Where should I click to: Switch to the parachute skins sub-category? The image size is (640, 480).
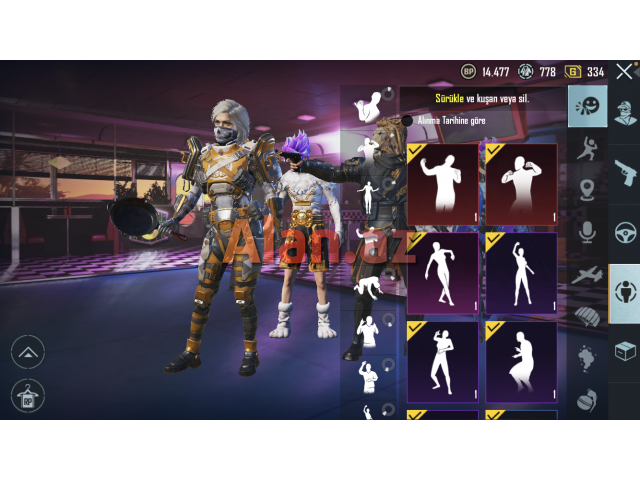(x=587, y=315)
